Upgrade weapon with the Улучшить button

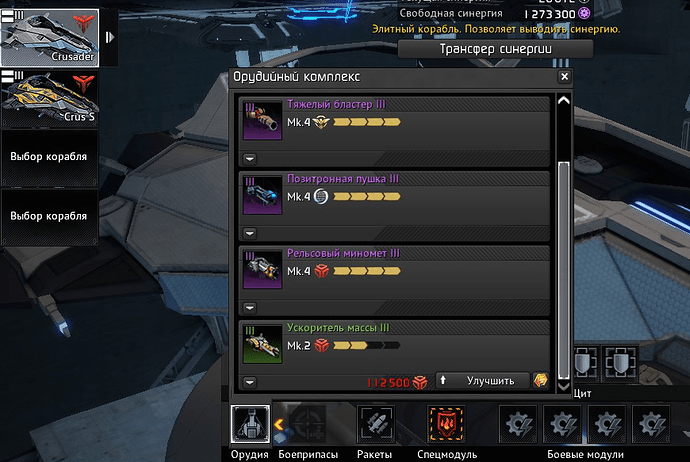pos(483,381)
